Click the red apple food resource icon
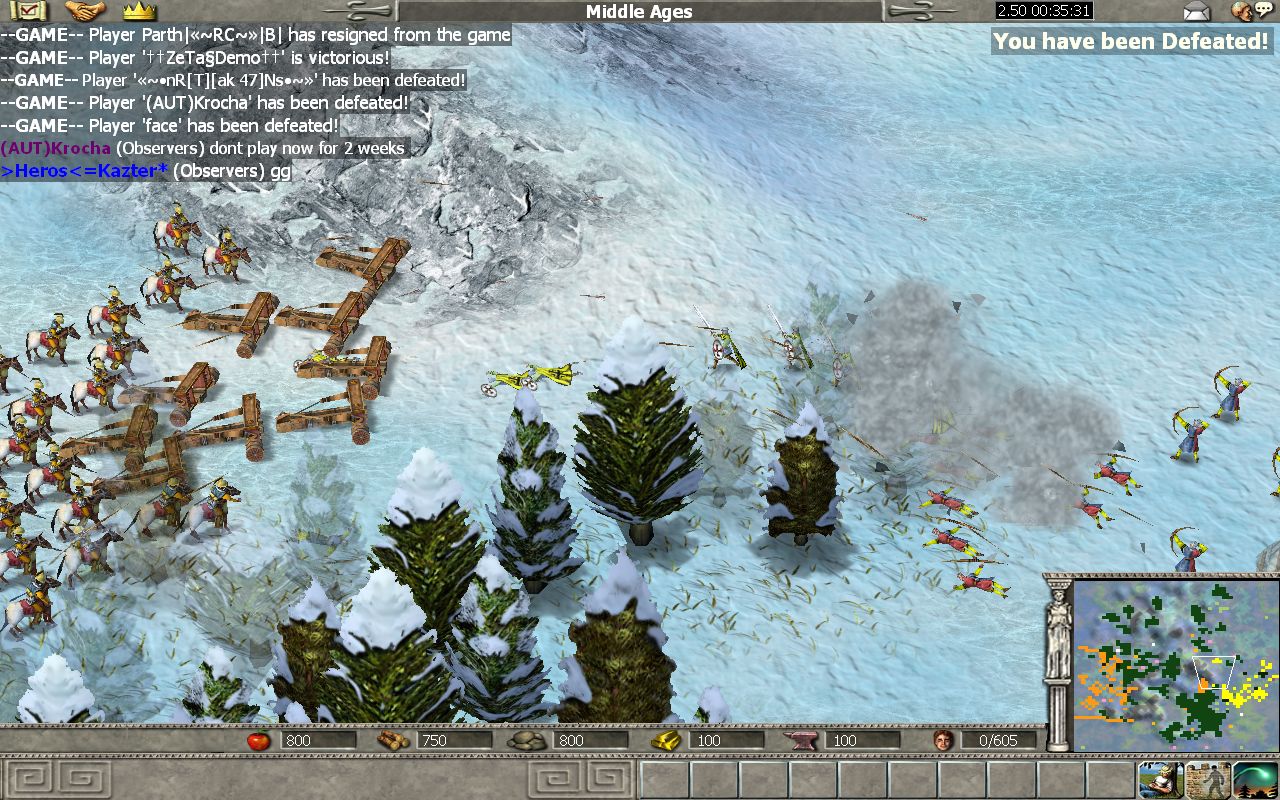1280x800 pixels. [x=260, y=740]
